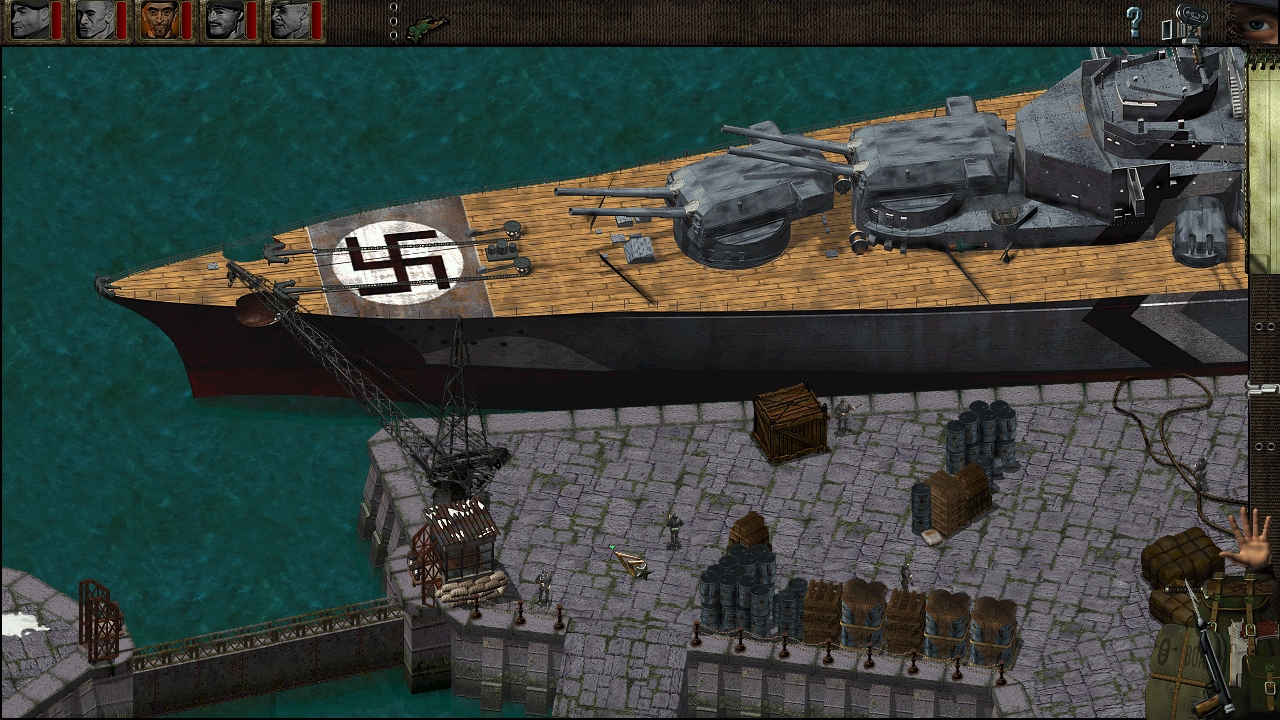Viewport: 1280px width, 720px height.
Task: Click the top rivet dot after the portraits
Action: [x=394, y=7]
